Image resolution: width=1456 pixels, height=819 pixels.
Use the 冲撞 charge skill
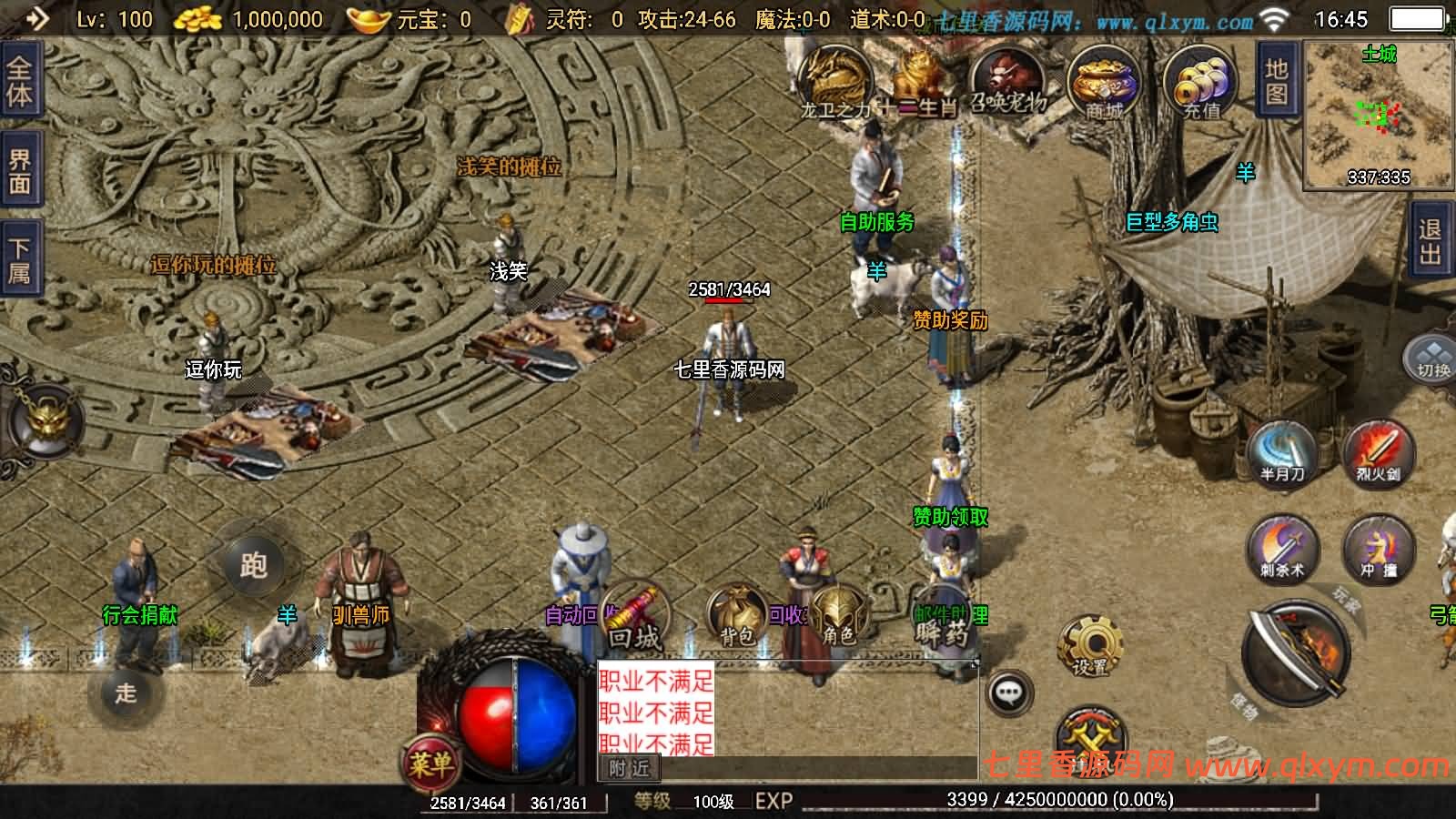tap(1378, 548)
